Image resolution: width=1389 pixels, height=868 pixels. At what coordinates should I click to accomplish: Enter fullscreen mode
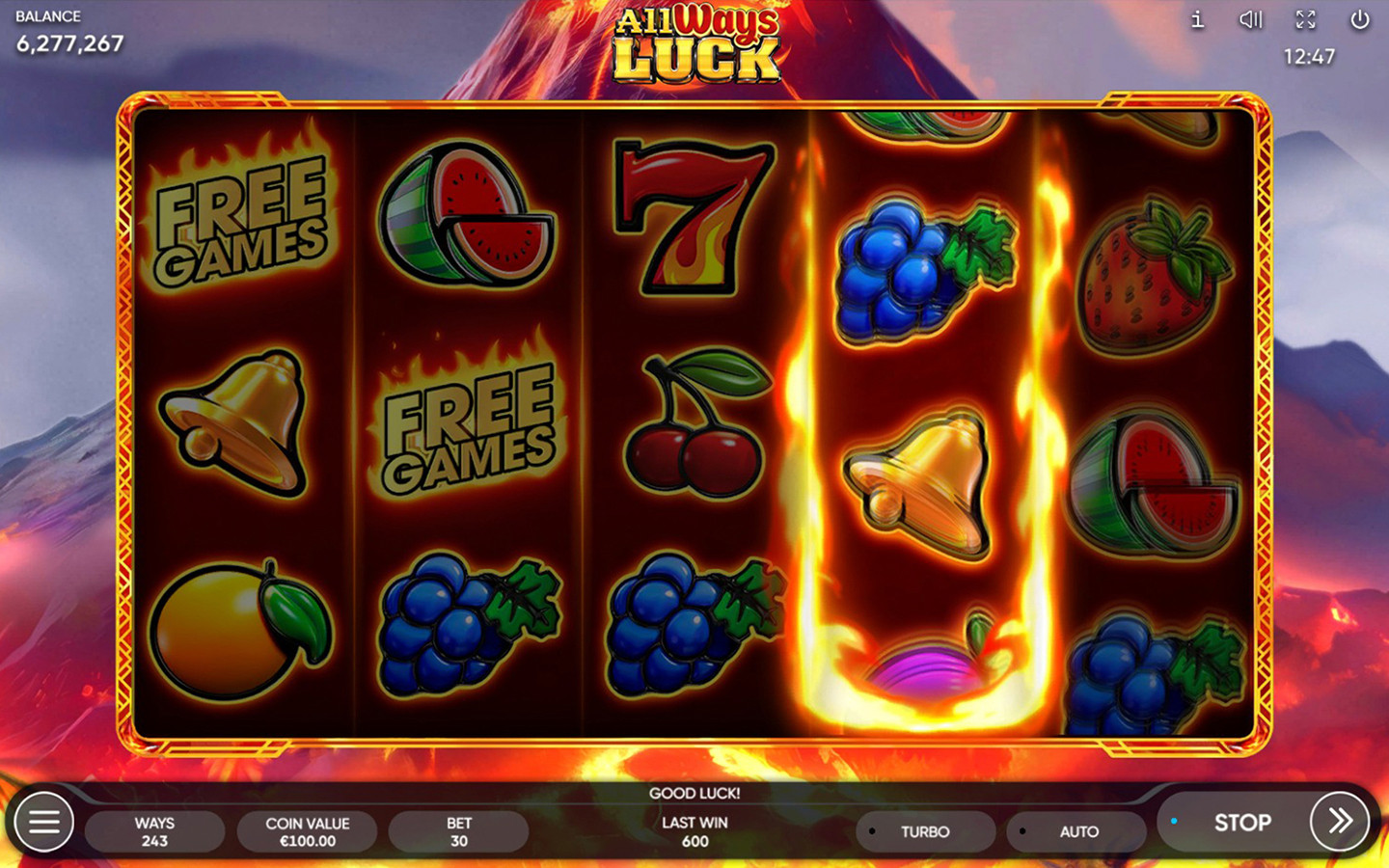(1305, 20)
